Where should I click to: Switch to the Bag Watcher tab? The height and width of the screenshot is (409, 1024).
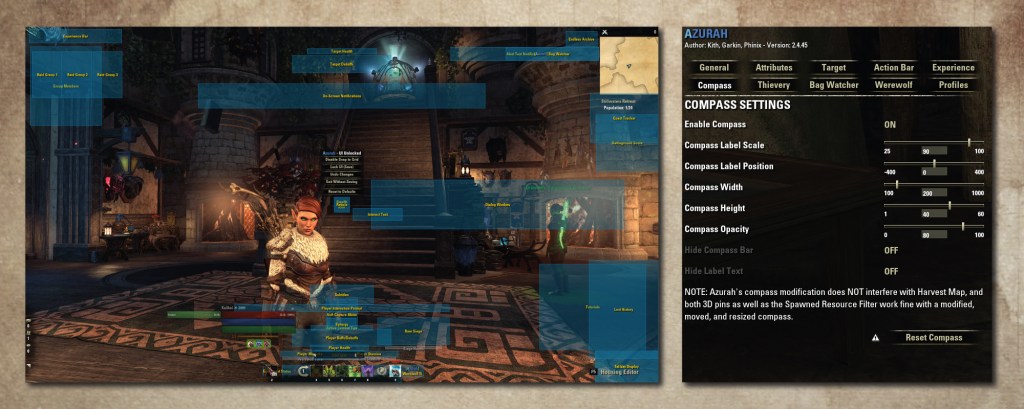(x=833, y=85)
